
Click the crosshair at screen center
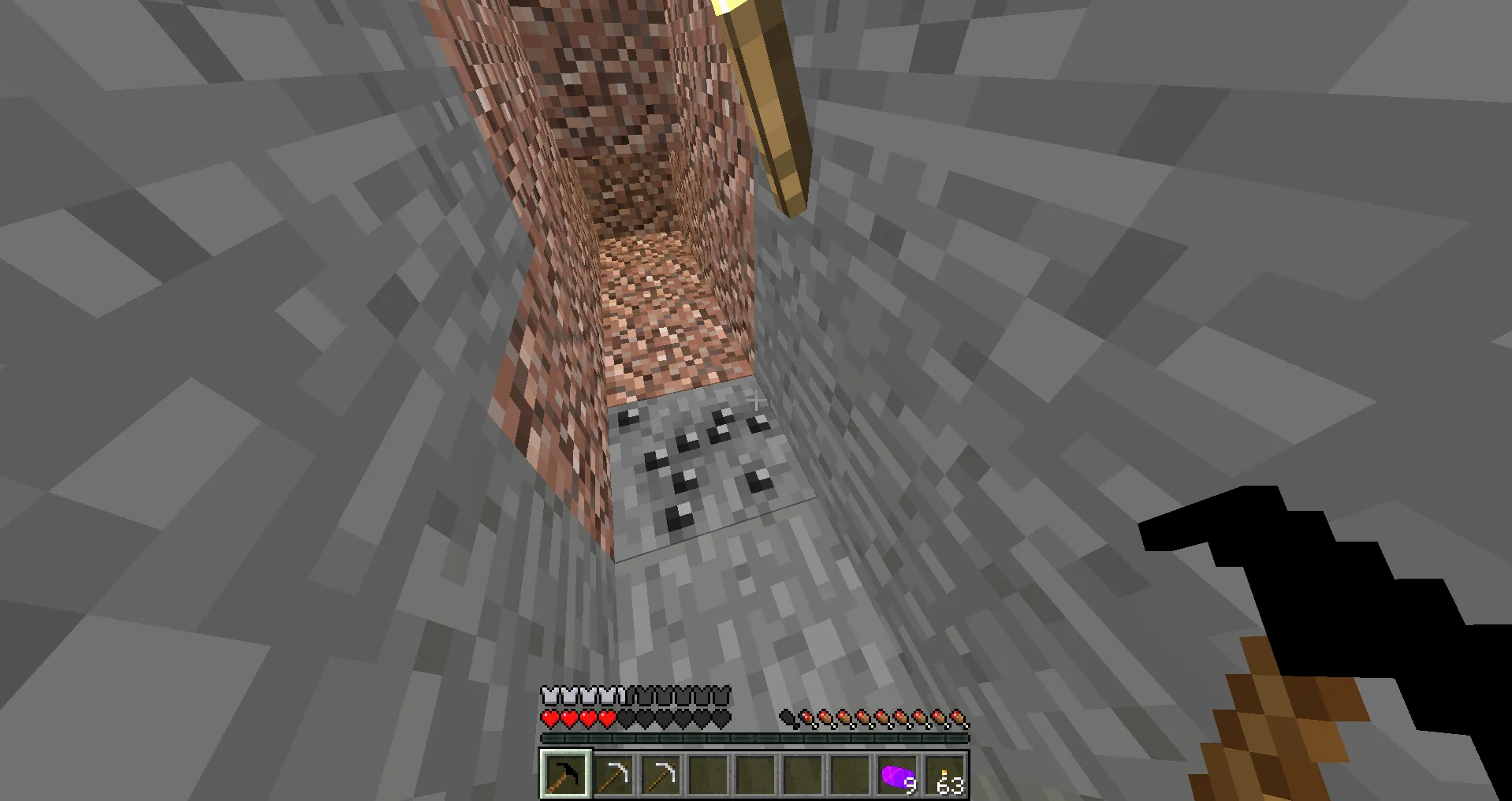tap(756, 400)
